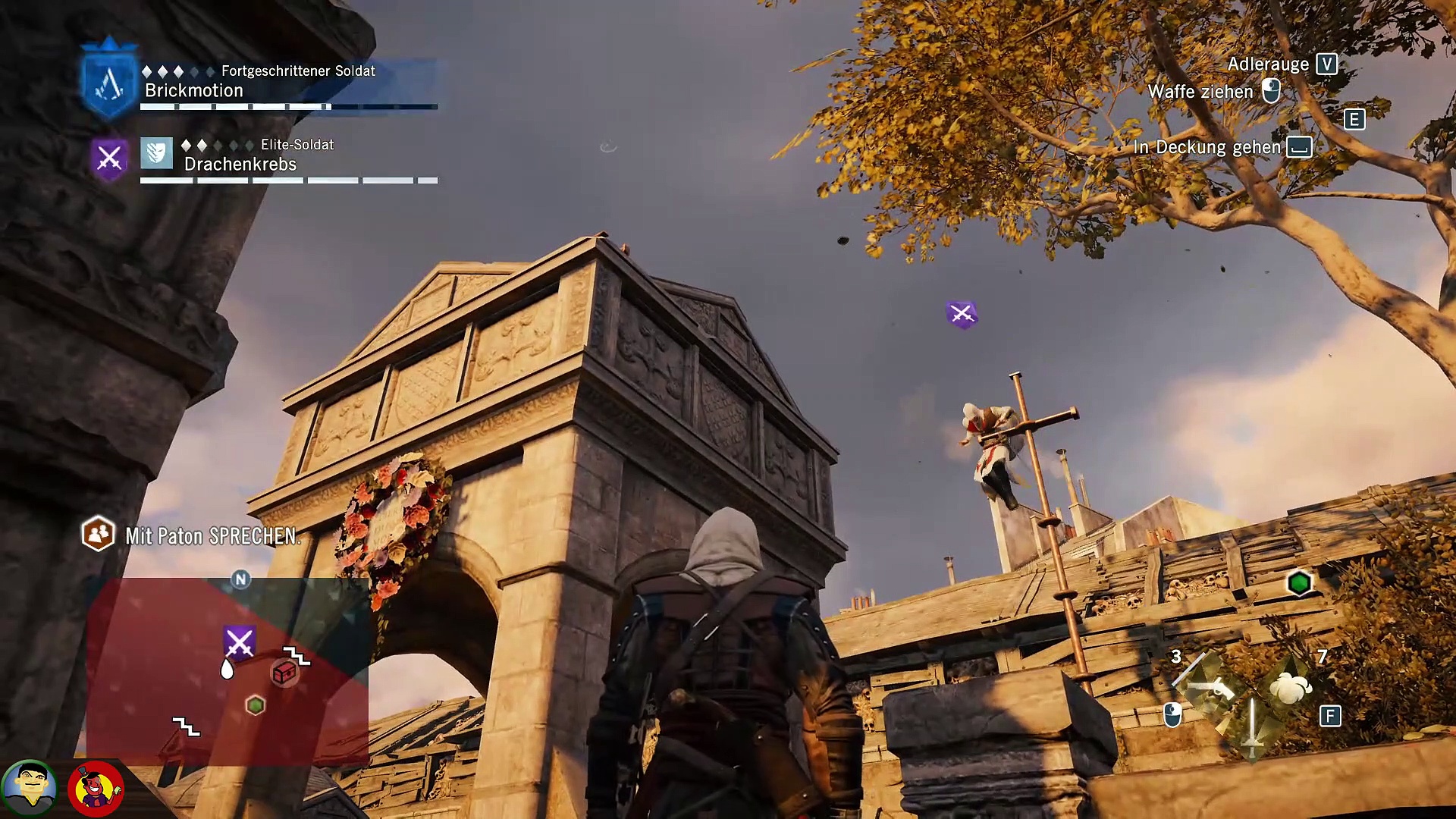Click crossed swords icon beside Drachenkrebs name
Screen dimensions: 1456x819
point(109,158)
